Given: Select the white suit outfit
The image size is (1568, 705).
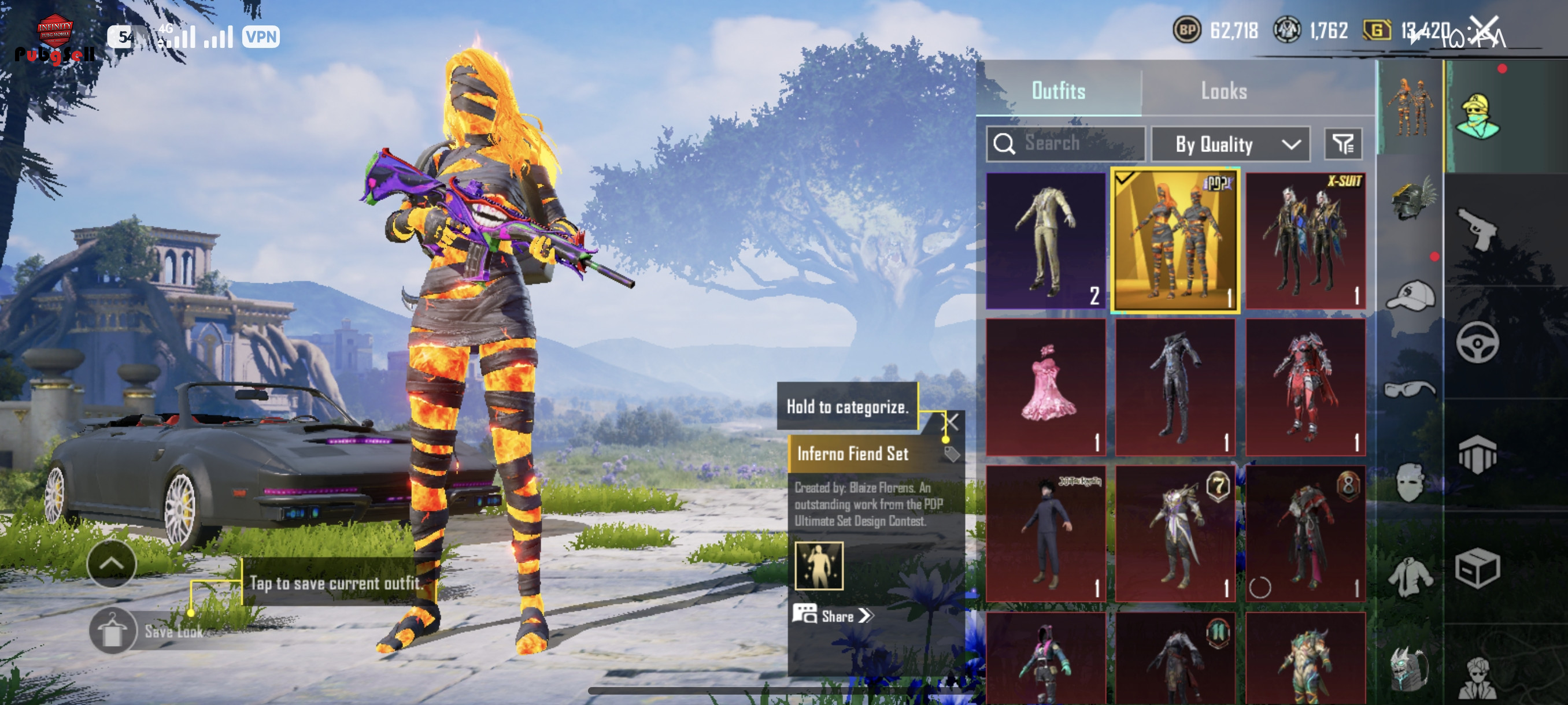Looking at the screenshot, I should [x=1045, y=240].
